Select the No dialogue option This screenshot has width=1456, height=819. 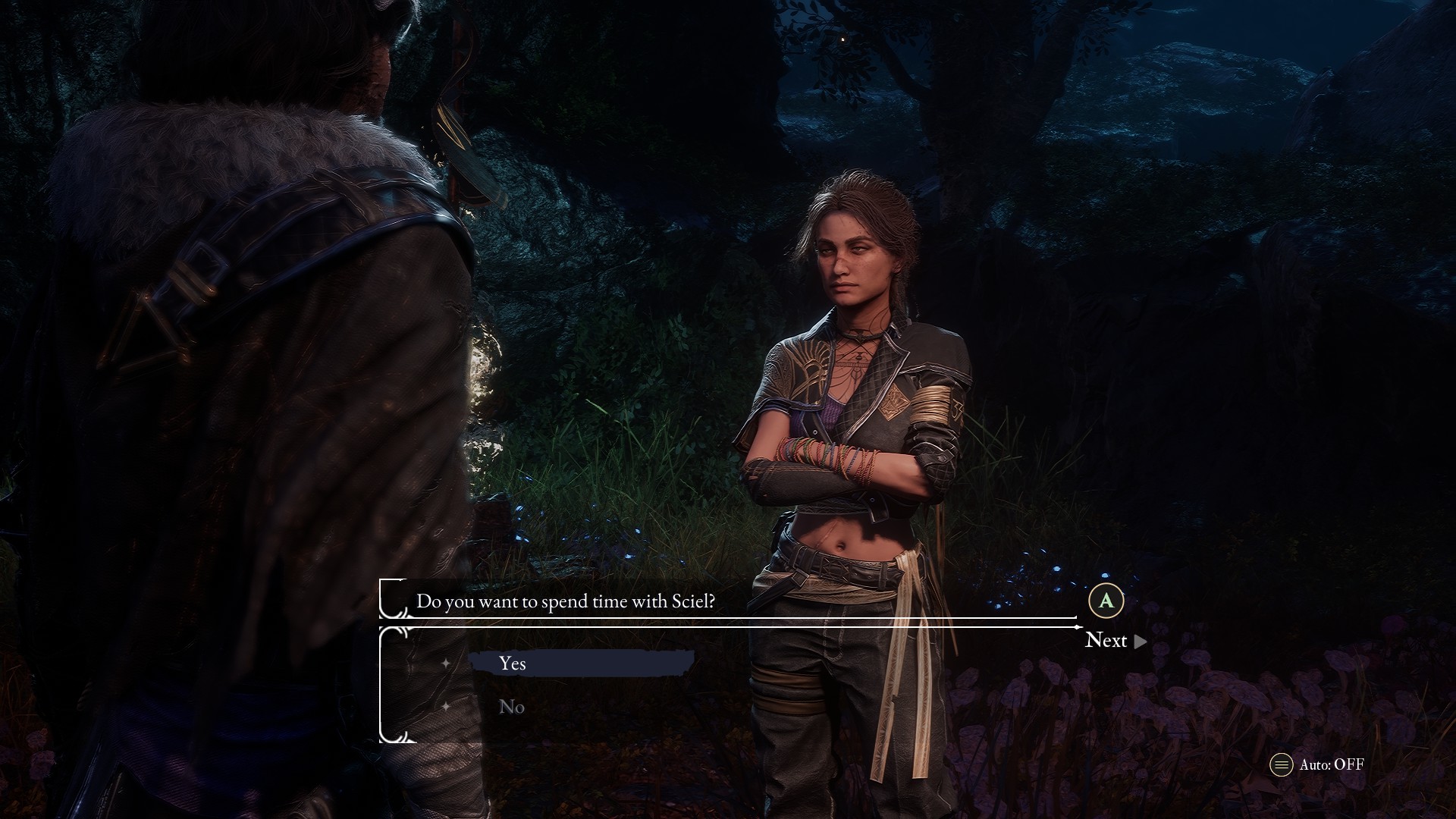point(512,707)
